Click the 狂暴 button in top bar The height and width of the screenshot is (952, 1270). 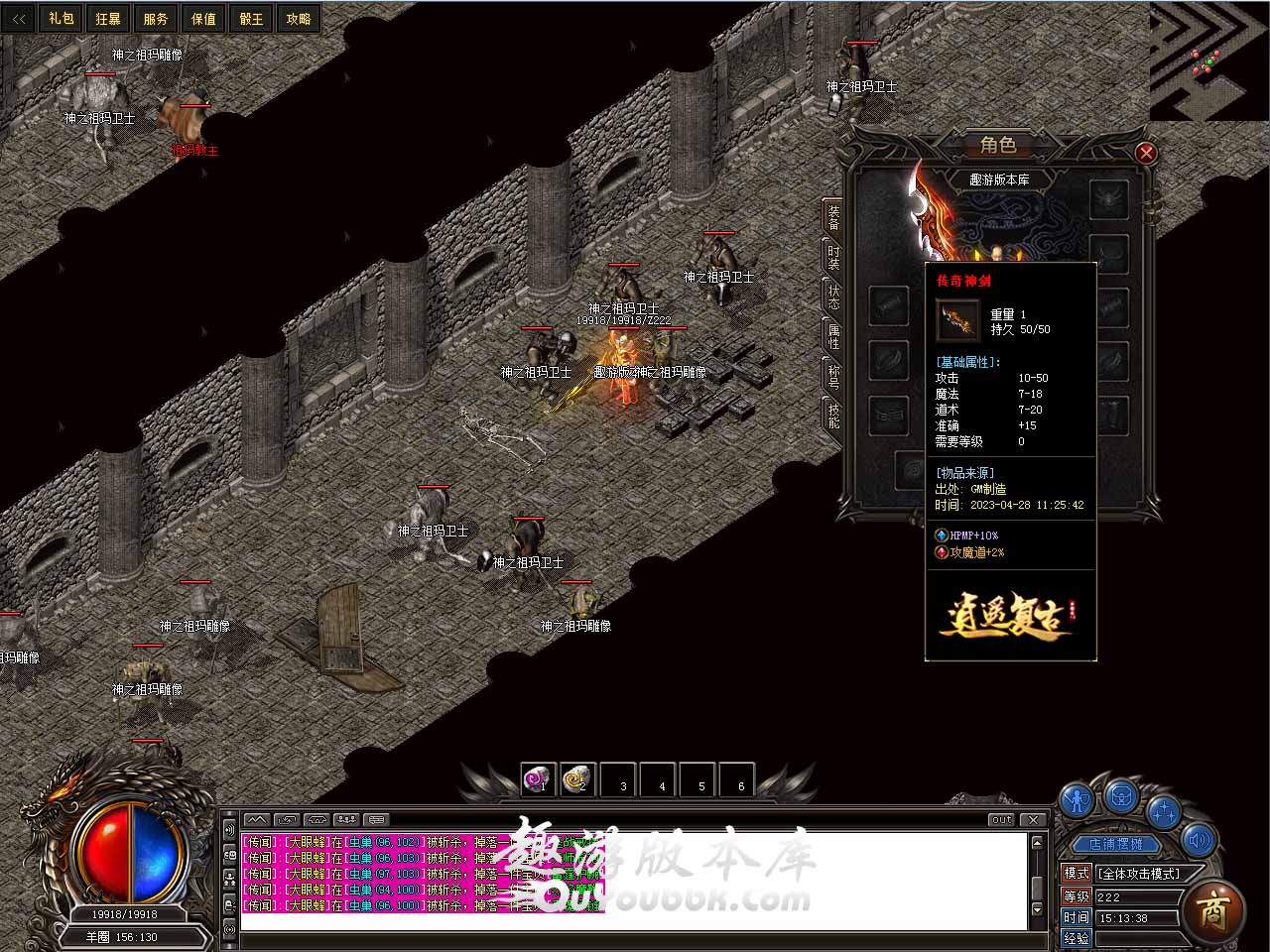108,18
